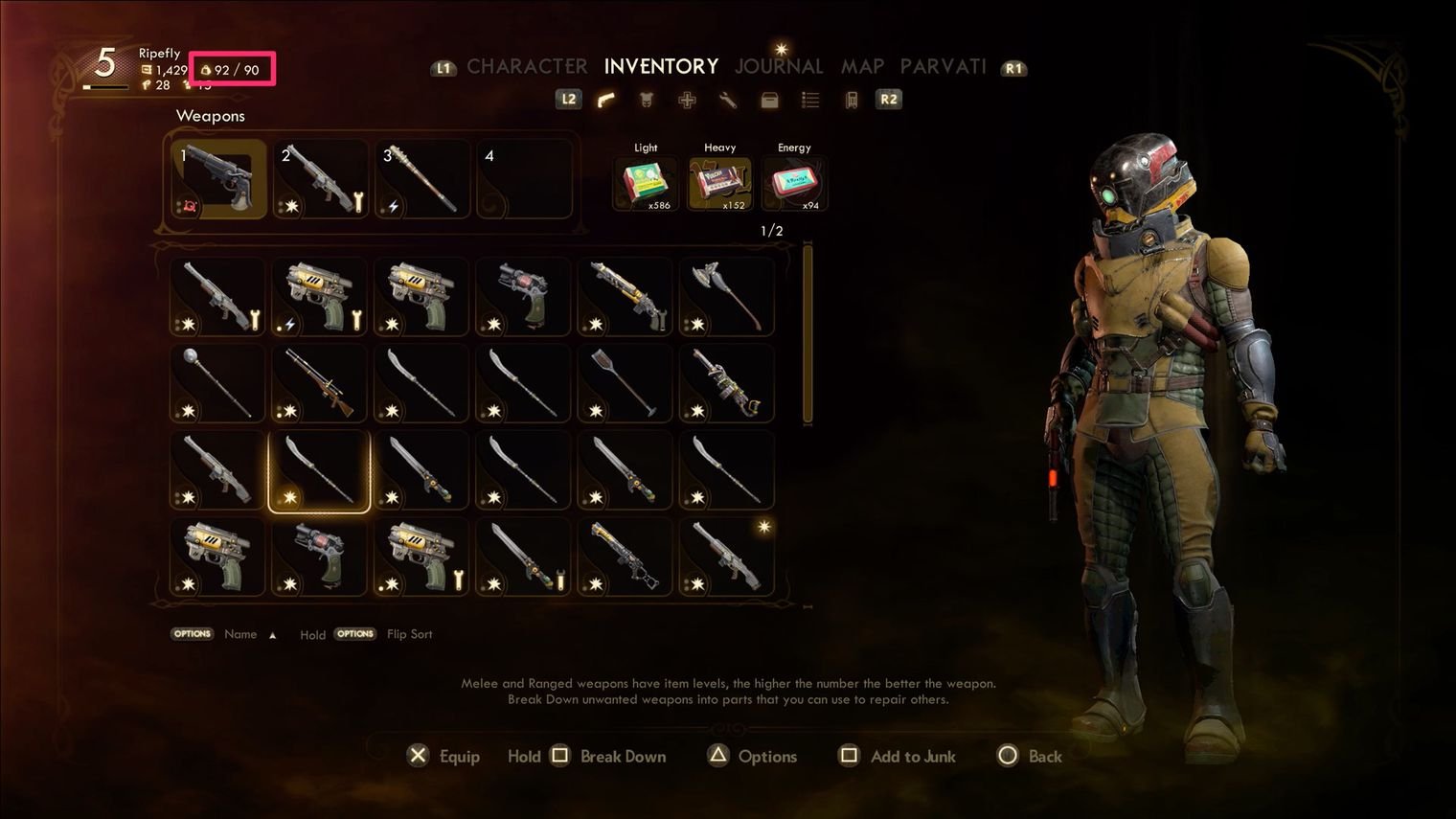The width and height of the screenshot is (1456, 819).
Task: Open the wrench mods category
Action: coord(728,100)
